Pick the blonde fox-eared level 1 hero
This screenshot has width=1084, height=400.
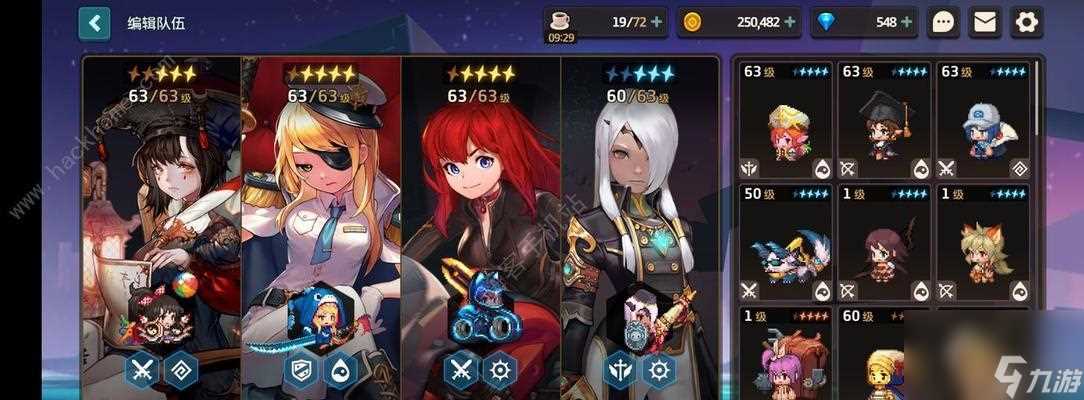point(982,243)
